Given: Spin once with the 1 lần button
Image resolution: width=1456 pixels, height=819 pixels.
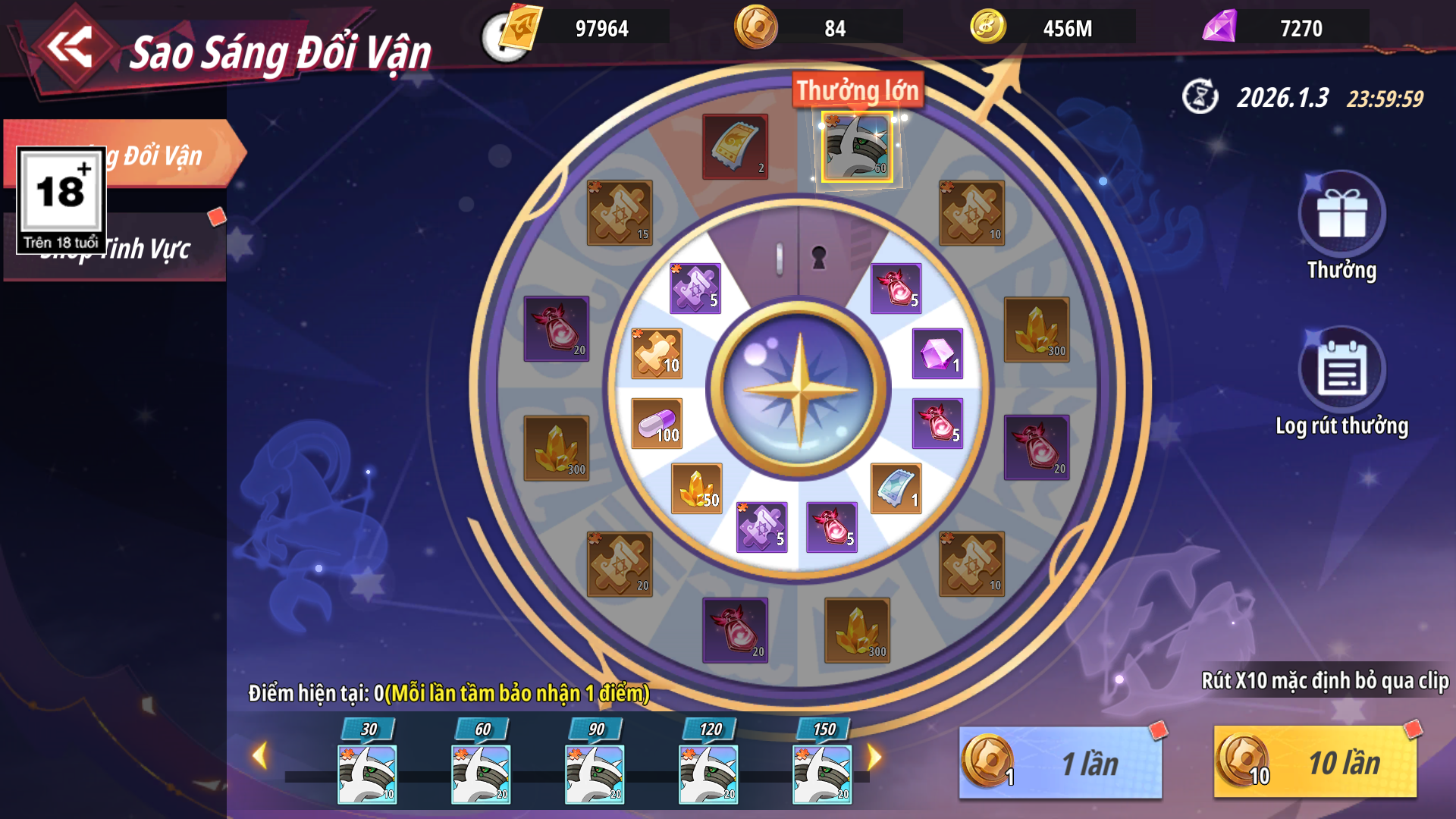Looking at the screenshot, I should (x=1060, y=763).
